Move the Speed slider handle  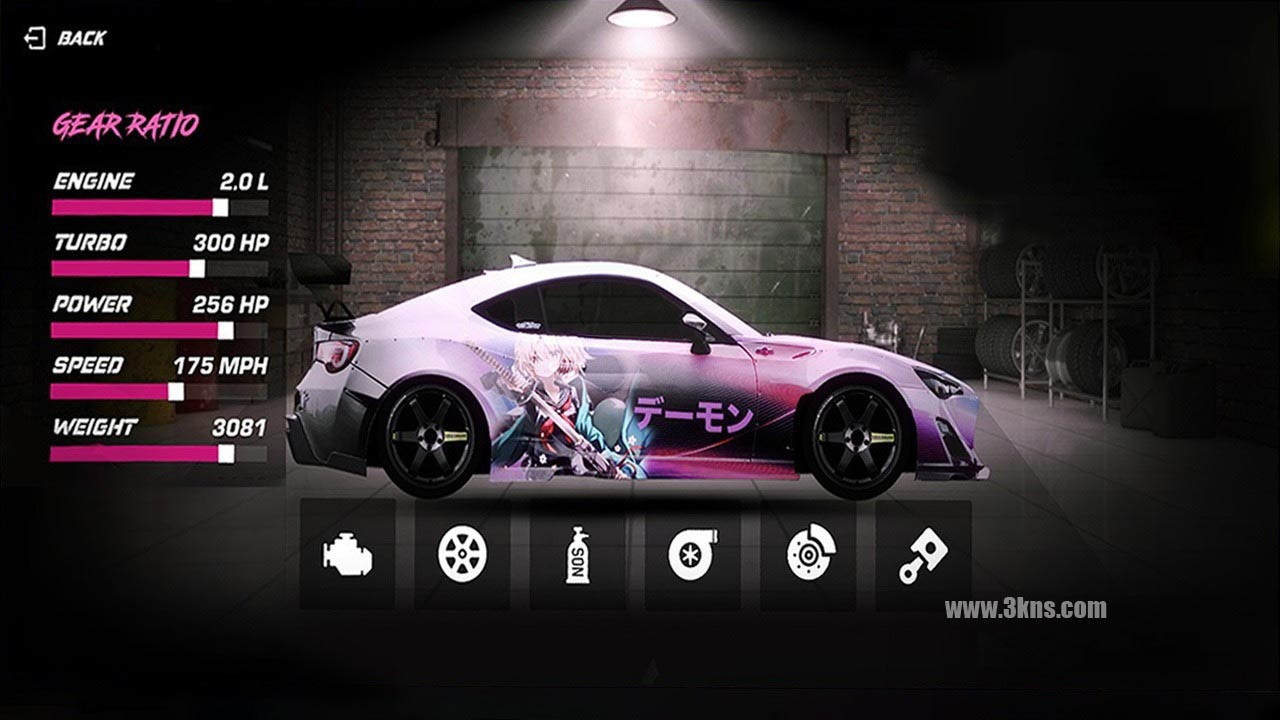(x=176, y=391)
